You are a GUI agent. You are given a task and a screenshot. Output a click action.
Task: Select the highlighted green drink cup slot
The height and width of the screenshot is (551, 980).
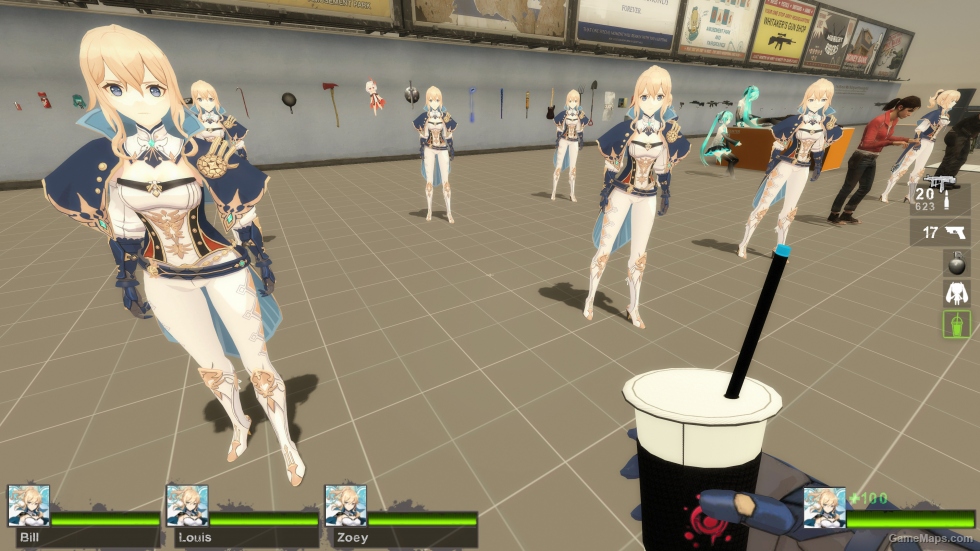pyautogui.click(x=956, y=323)
